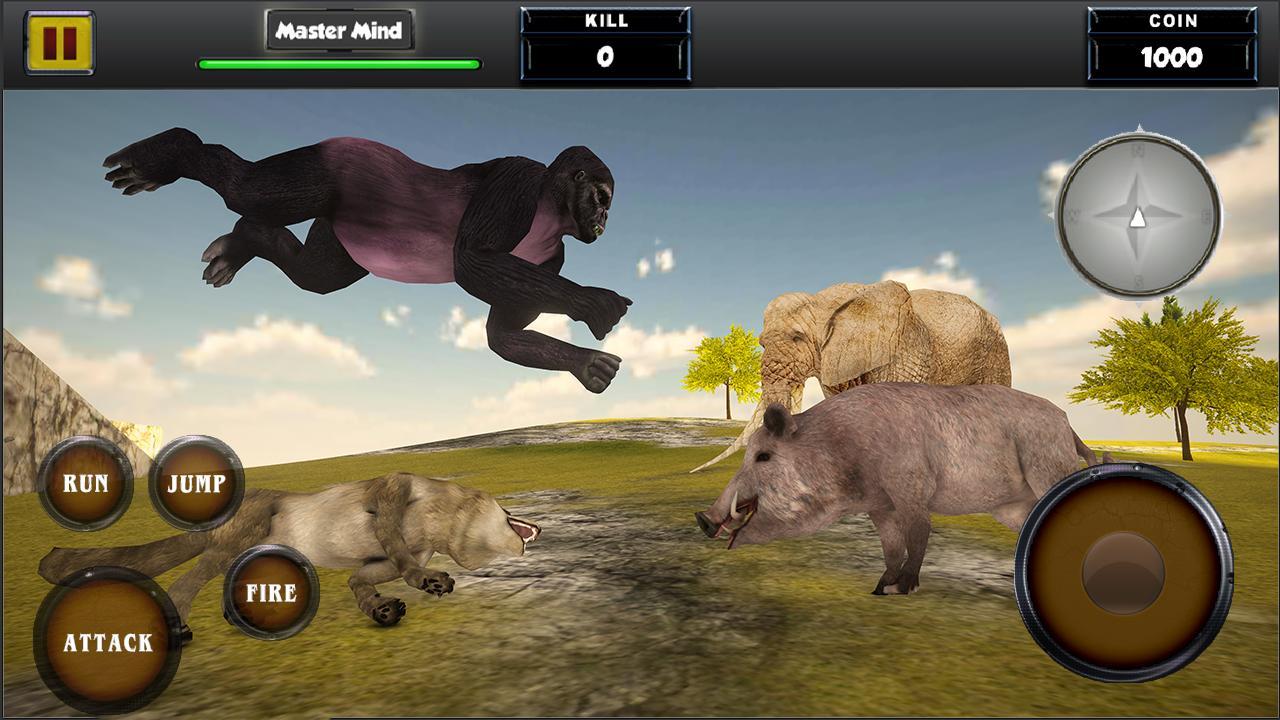The height and width of the screenshot is (720, 1280).
Task: Activate the FIRE control icon
Action: pos(270,591)
